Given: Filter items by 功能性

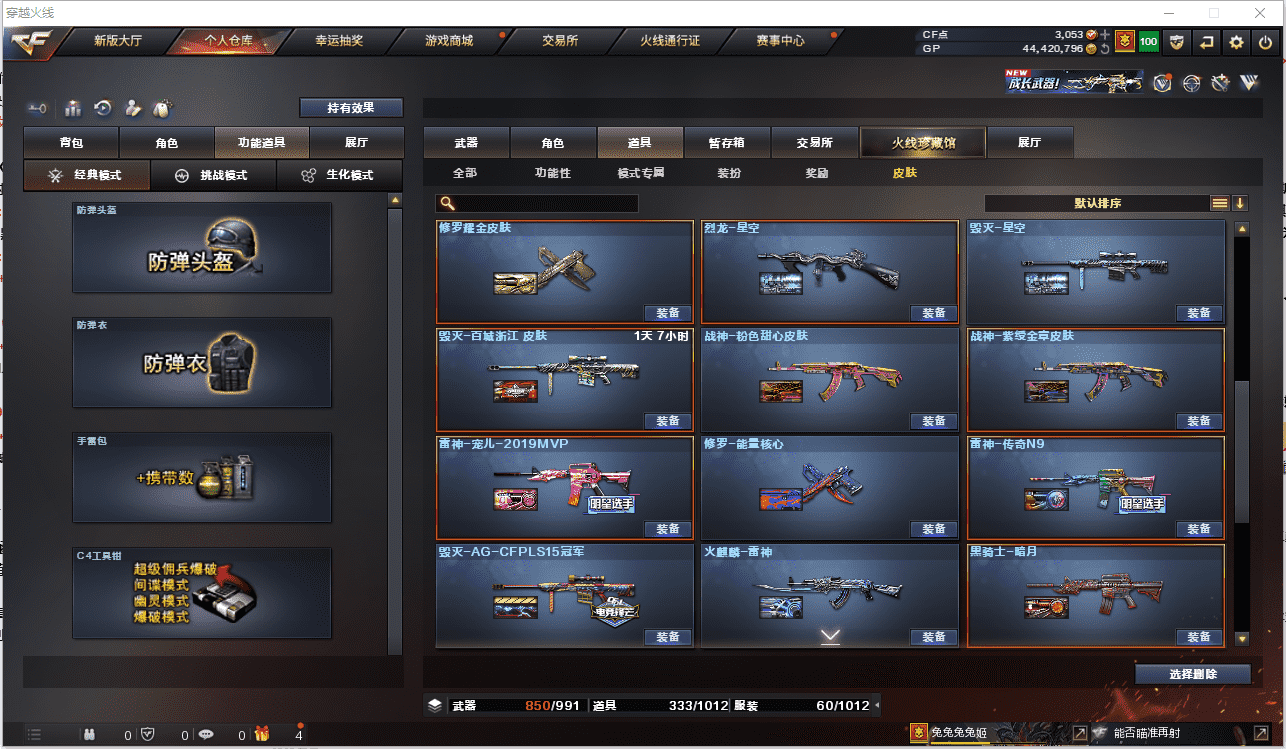Looking at the screenshot, I should [x=552, y=173].
